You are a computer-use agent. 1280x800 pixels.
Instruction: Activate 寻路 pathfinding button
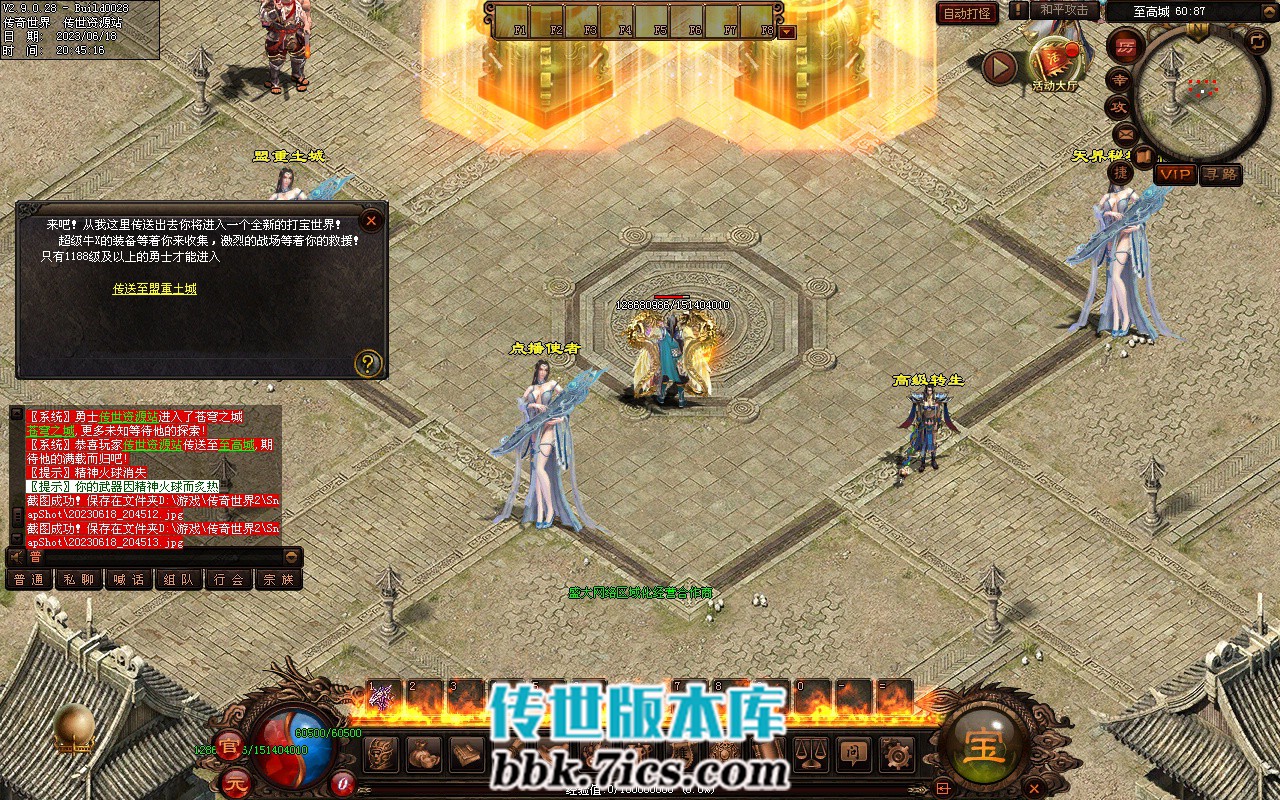tap(1221, 174)
